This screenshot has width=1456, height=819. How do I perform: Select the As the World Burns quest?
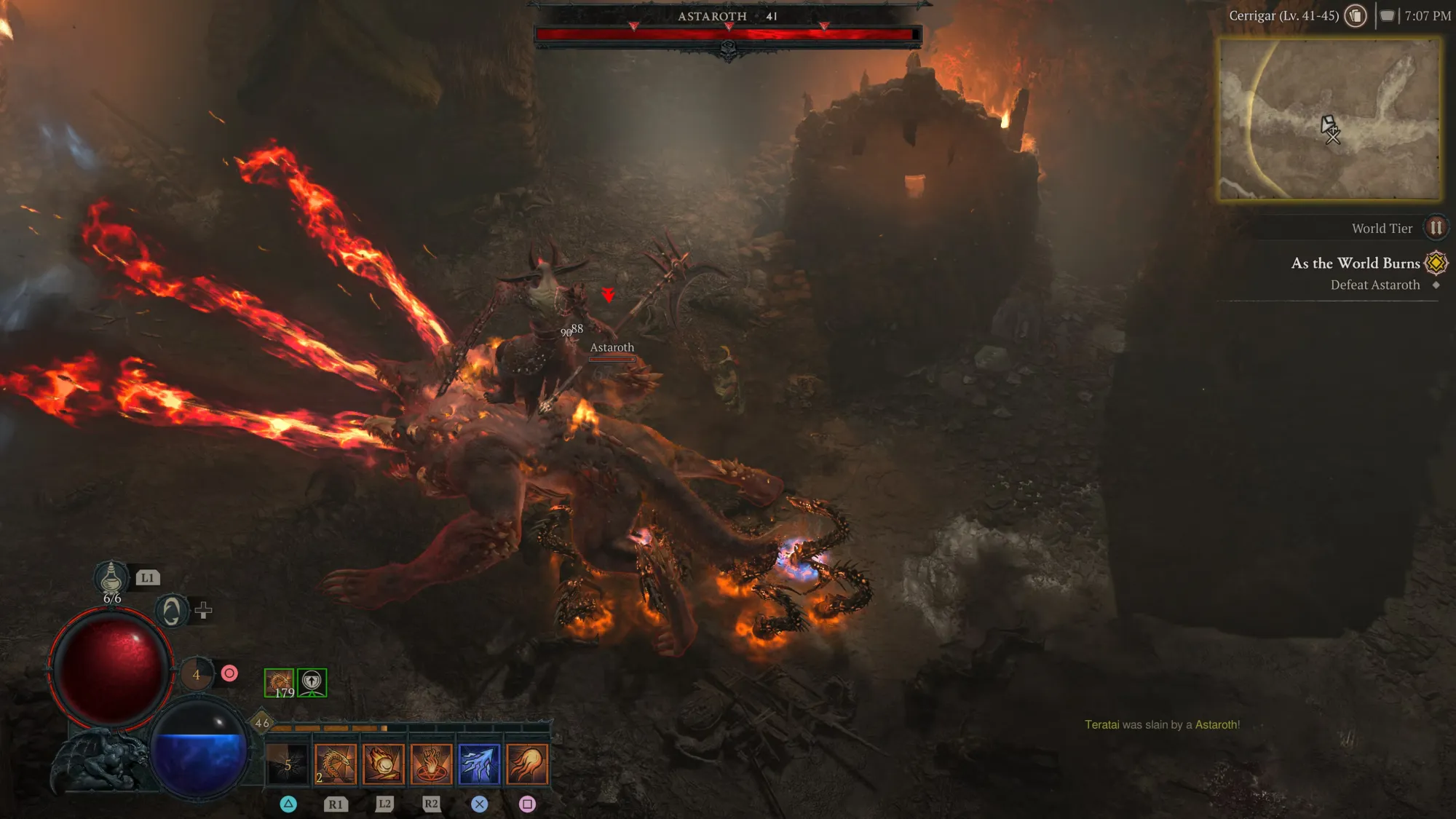pyautogui.click(x=1356, y=263)
